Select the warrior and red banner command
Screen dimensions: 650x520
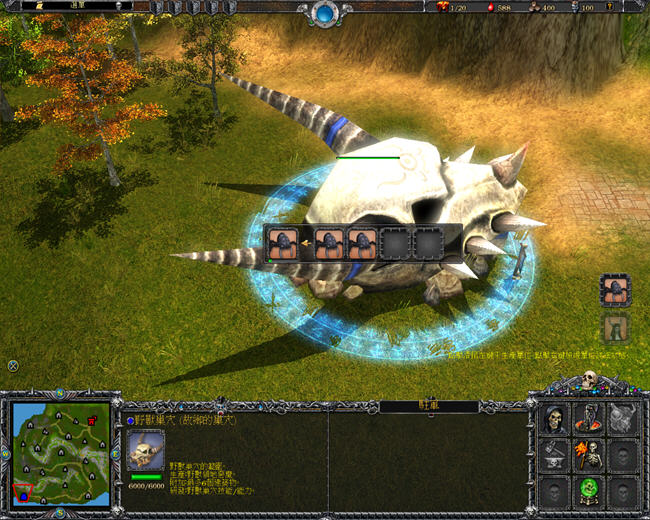589,420
